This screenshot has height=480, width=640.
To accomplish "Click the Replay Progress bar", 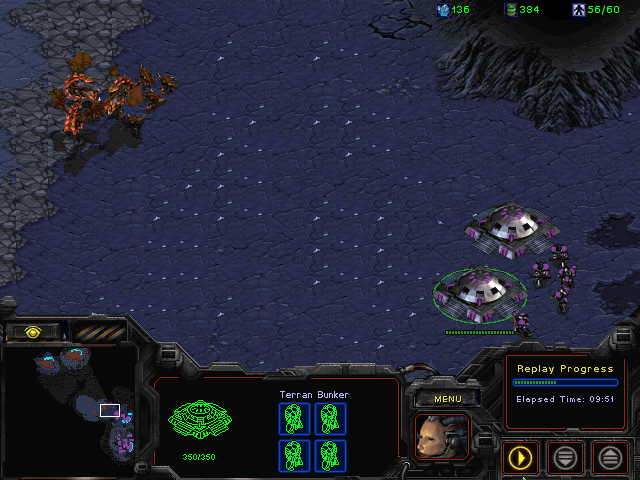I will [x=565, y=382].
